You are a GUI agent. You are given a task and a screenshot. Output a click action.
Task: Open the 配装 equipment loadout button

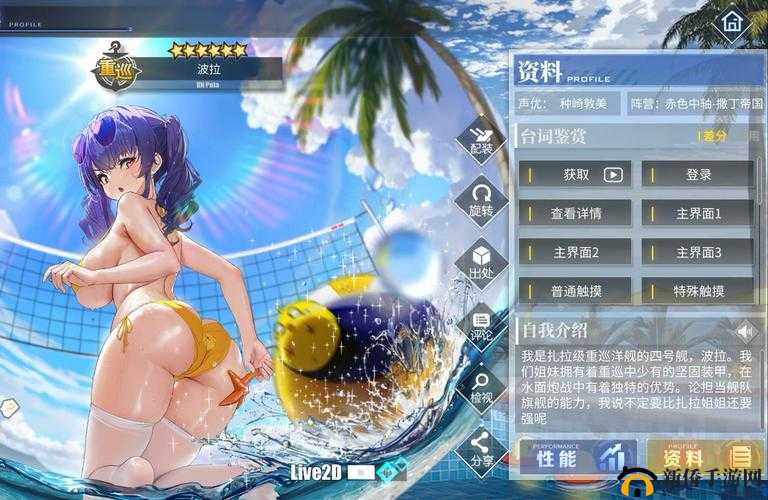coord(481,140)
